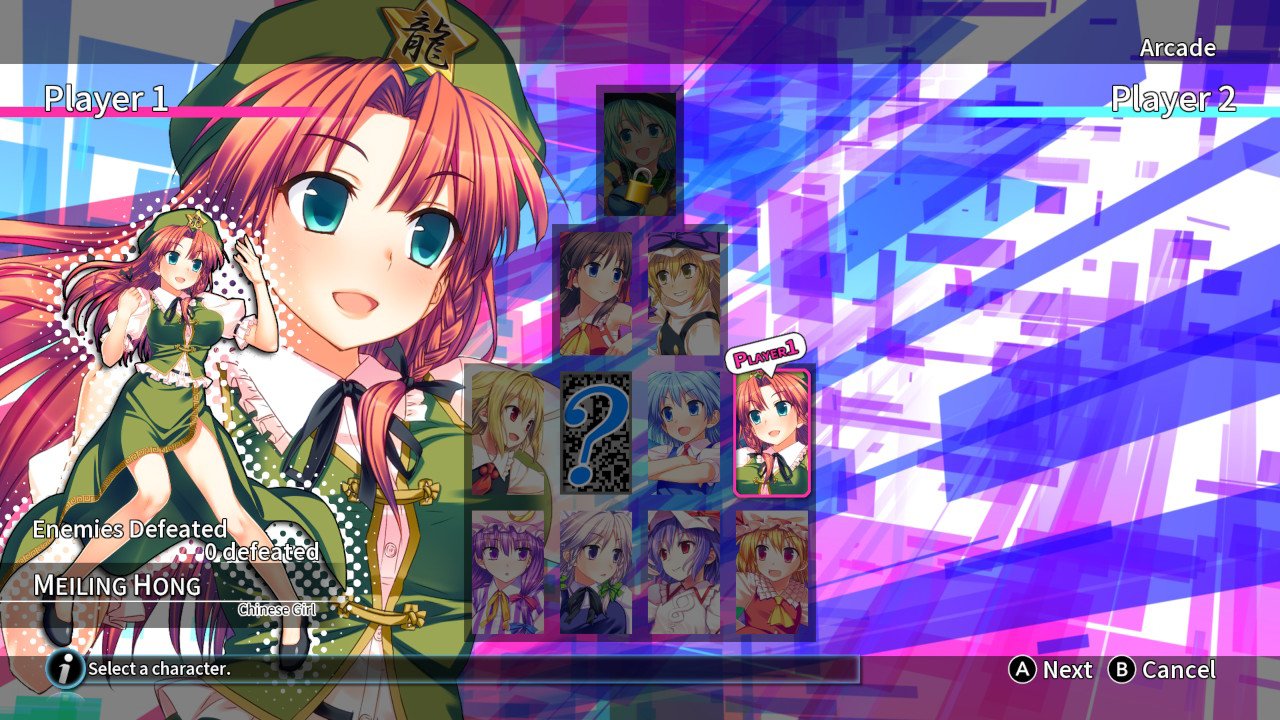Click the Arcade mode label
This screenshot has width=1280, height=720.
(x=1180, y=47)
